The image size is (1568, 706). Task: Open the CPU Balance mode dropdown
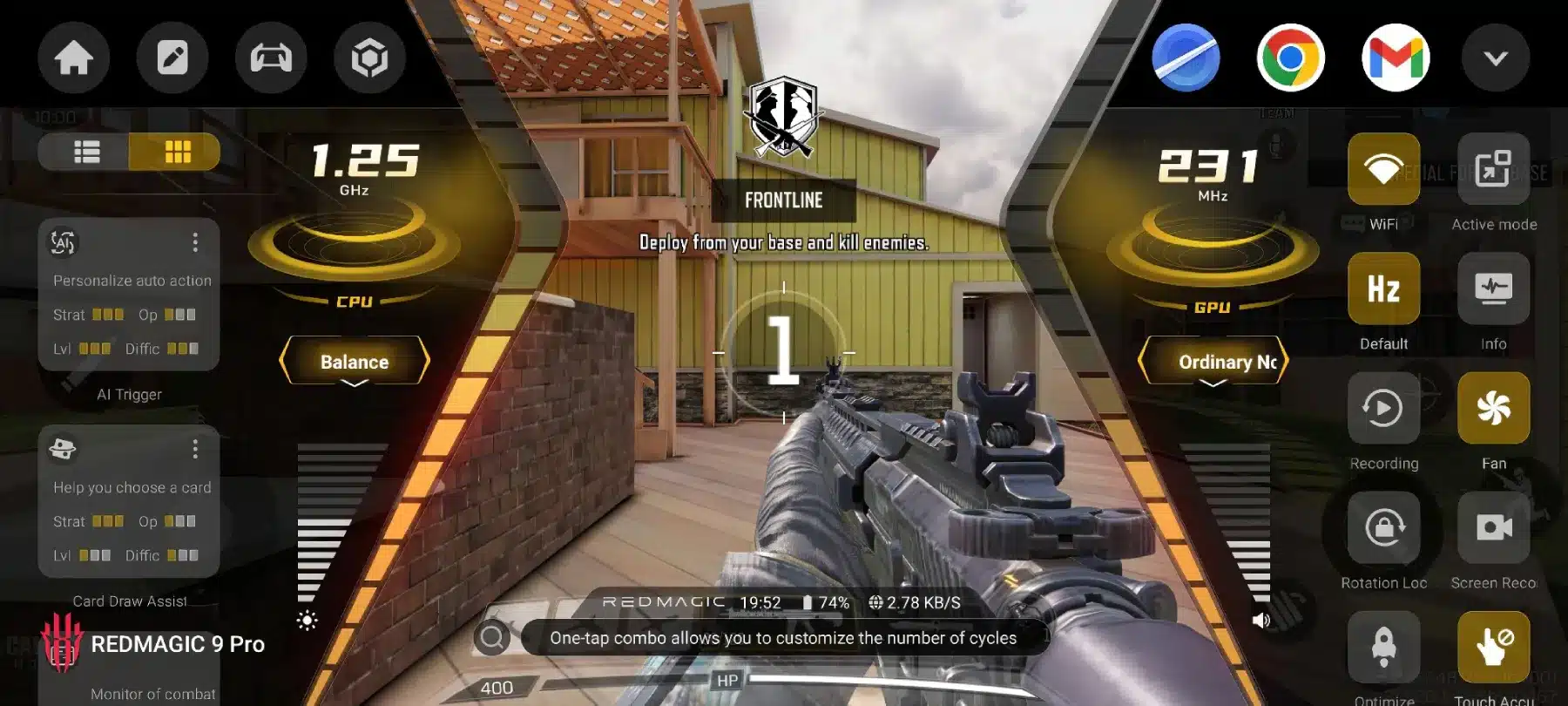(355, 362)
